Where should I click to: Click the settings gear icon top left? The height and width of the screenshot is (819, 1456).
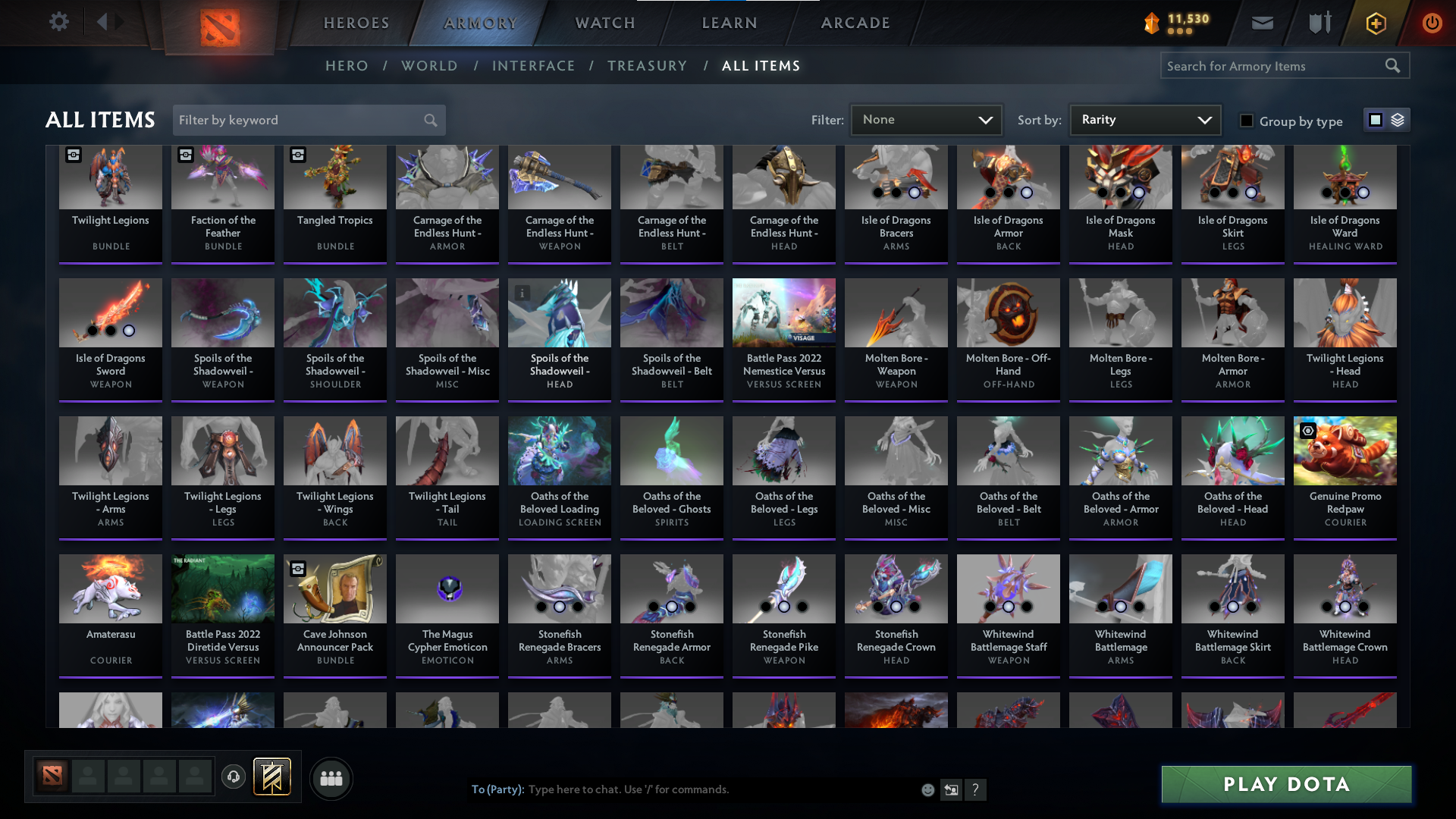[x=59, y=22]
